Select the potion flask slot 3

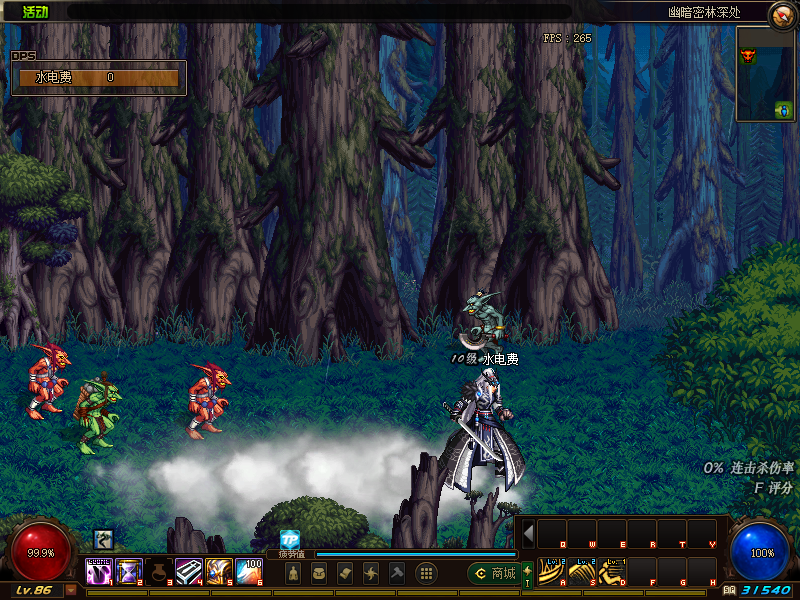[x=160, y=572]
